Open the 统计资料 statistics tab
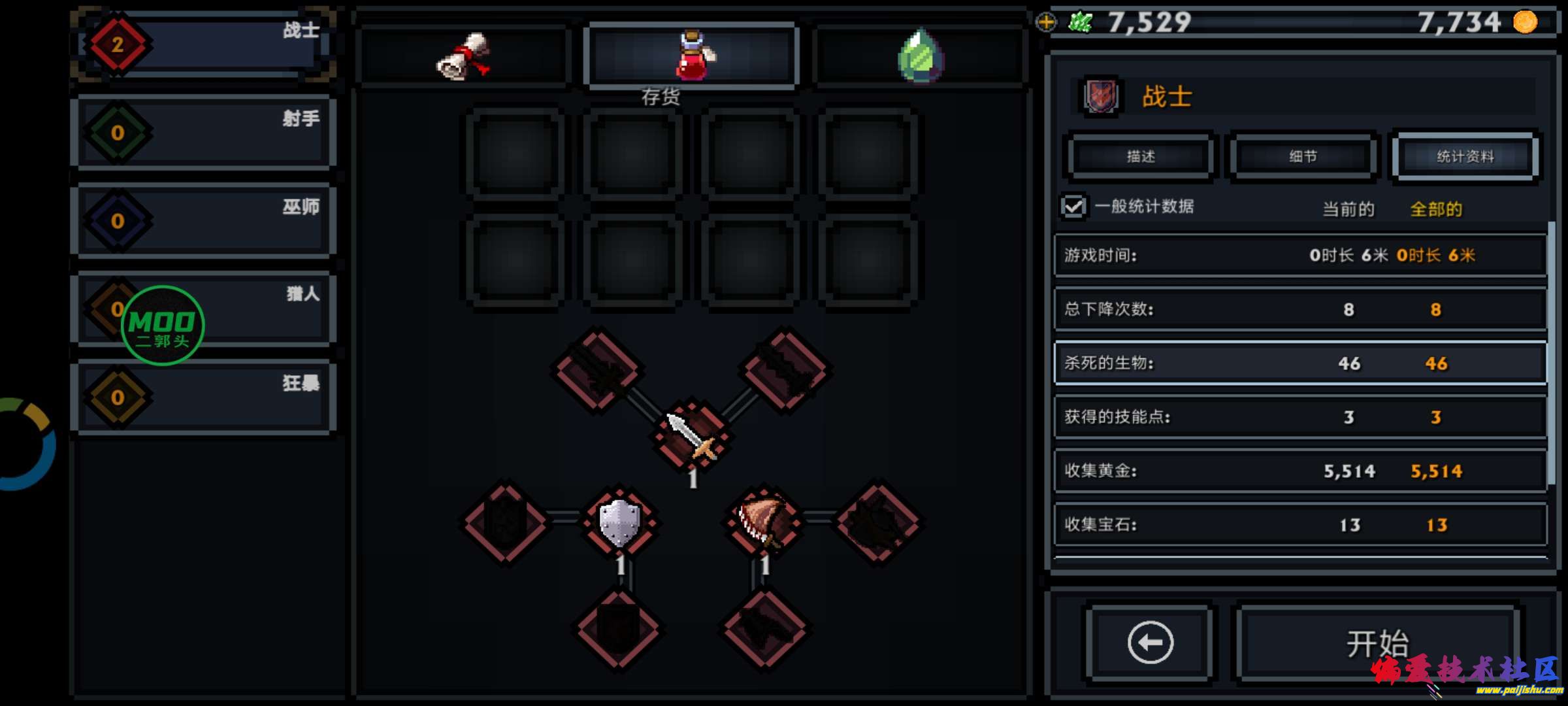Image resolution: width=1568 pixels, height=706 pixels. click(x=1465, y=156)
